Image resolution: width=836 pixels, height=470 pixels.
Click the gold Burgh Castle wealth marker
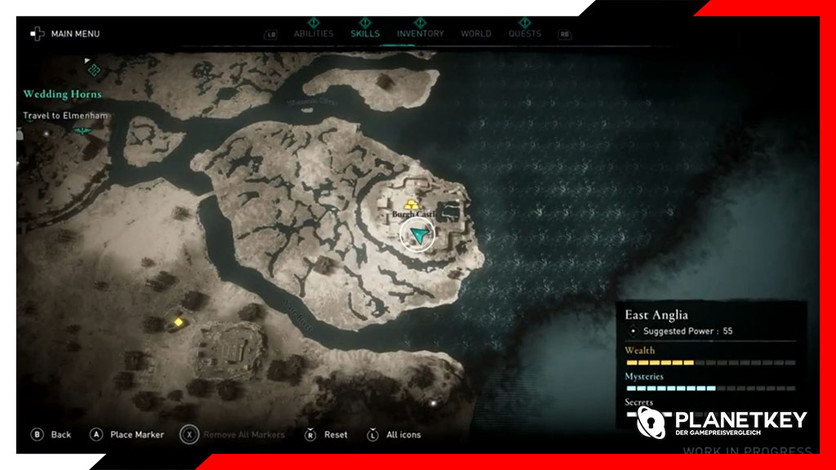(411, 204)
